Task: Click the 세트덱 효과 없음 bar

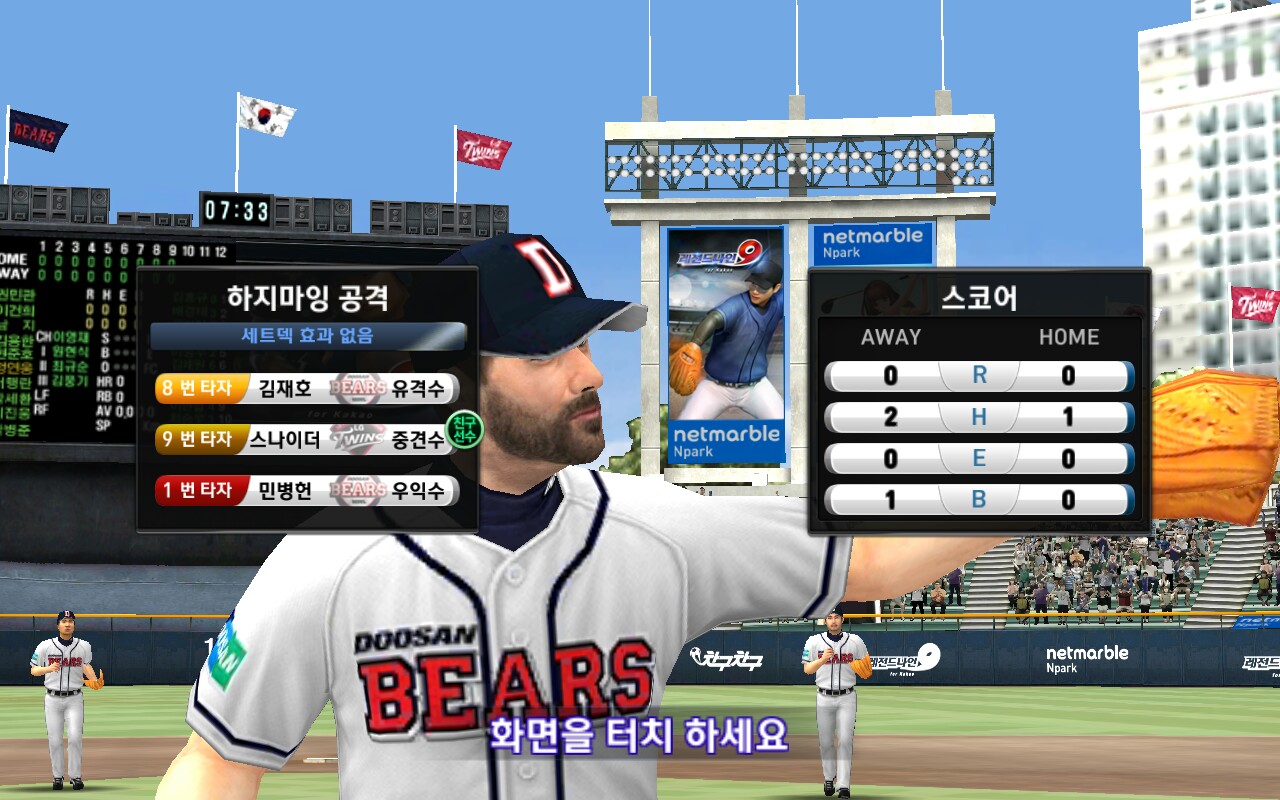Action: (308, 336)
